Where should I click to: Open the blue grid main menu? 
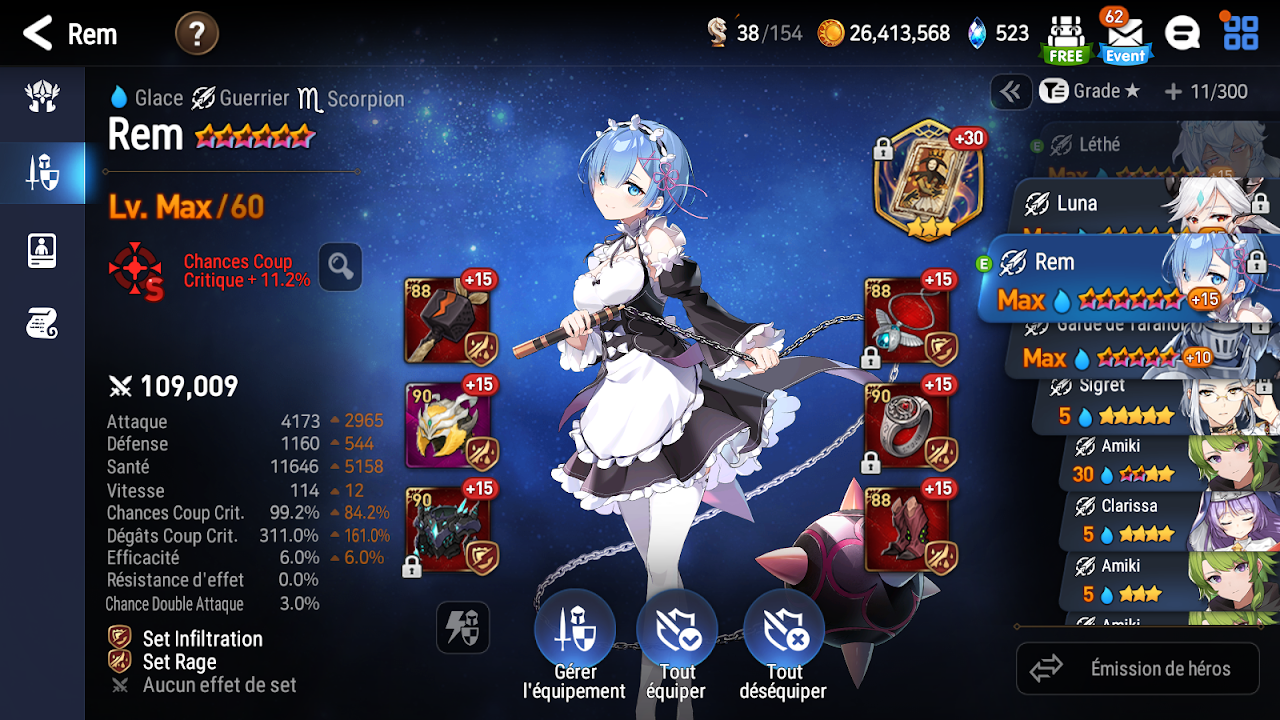click(x=1241, y=33)
